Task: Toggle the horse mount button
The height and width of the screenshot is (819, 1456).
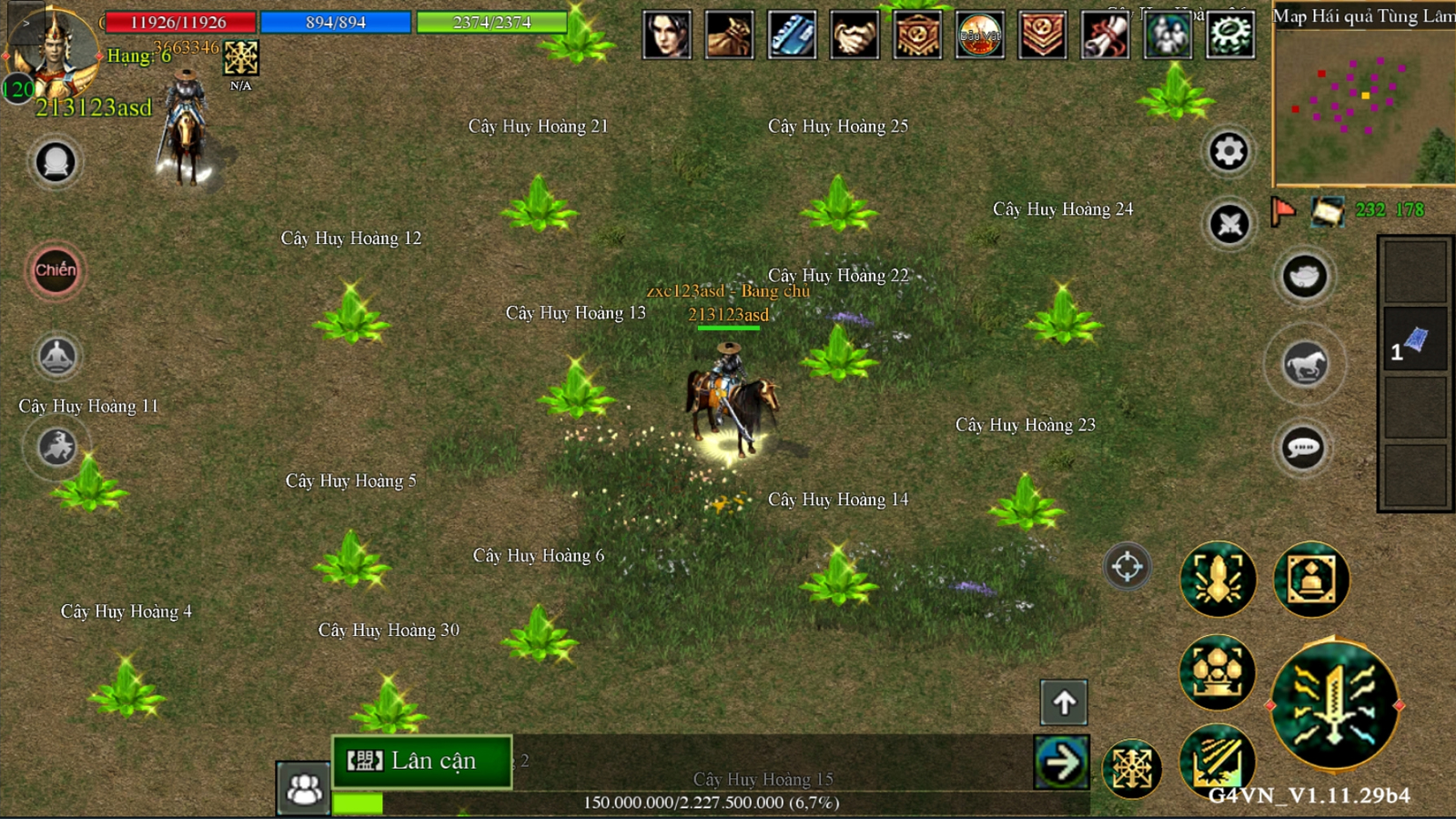Action: coord(1305,365)
